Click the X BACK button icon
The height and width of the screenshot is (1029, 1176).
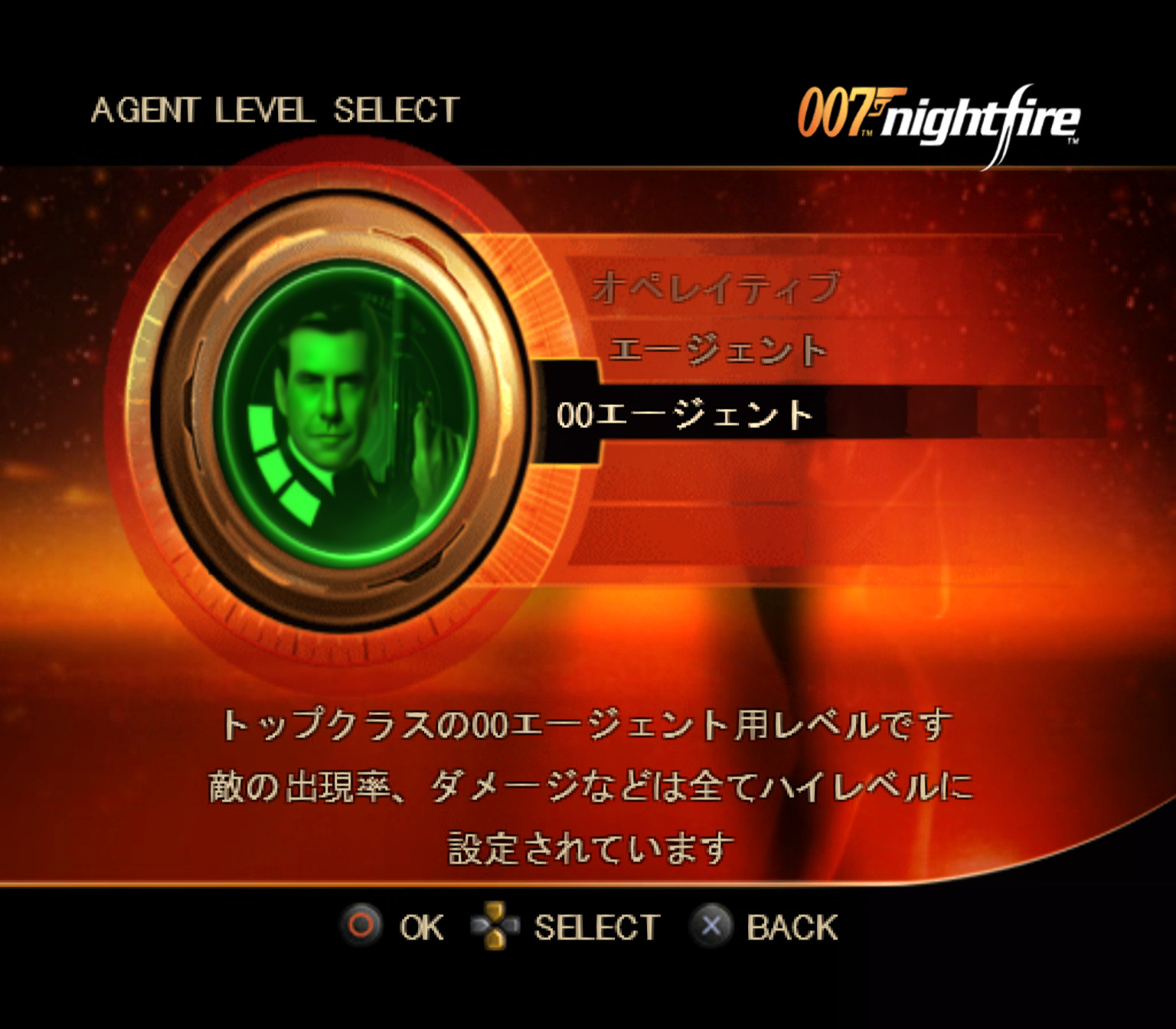point(713,925)
